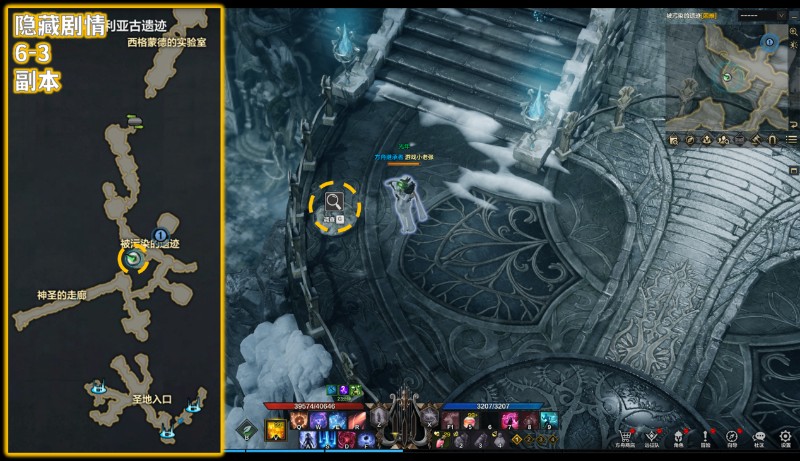Image resolution: width=800 pixels, height=461 pixels.
Task: Open the compass guide menu
Action: pos(732,436)
